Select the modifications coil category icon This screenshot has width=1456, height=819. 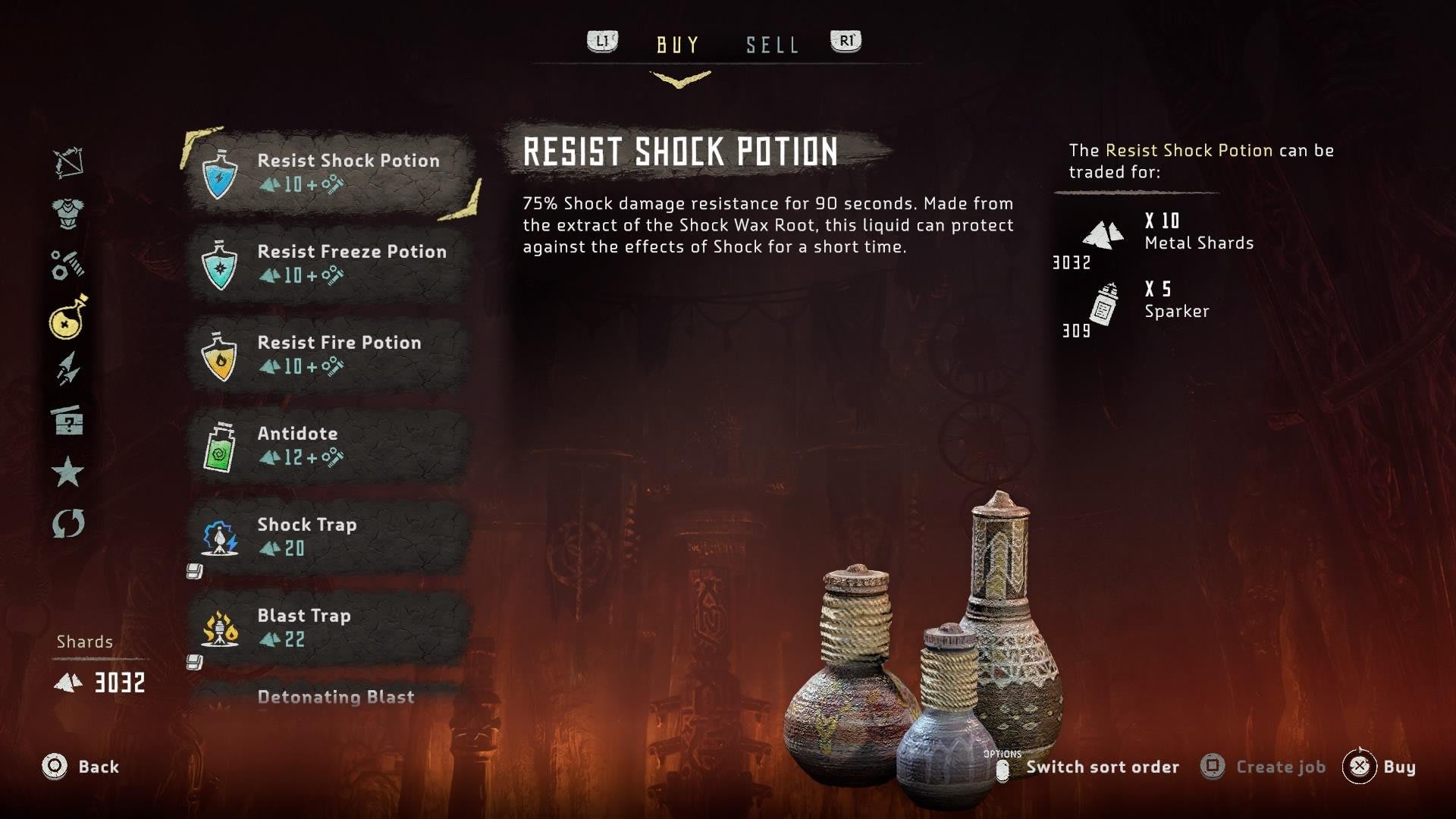(x=68, y=265)
